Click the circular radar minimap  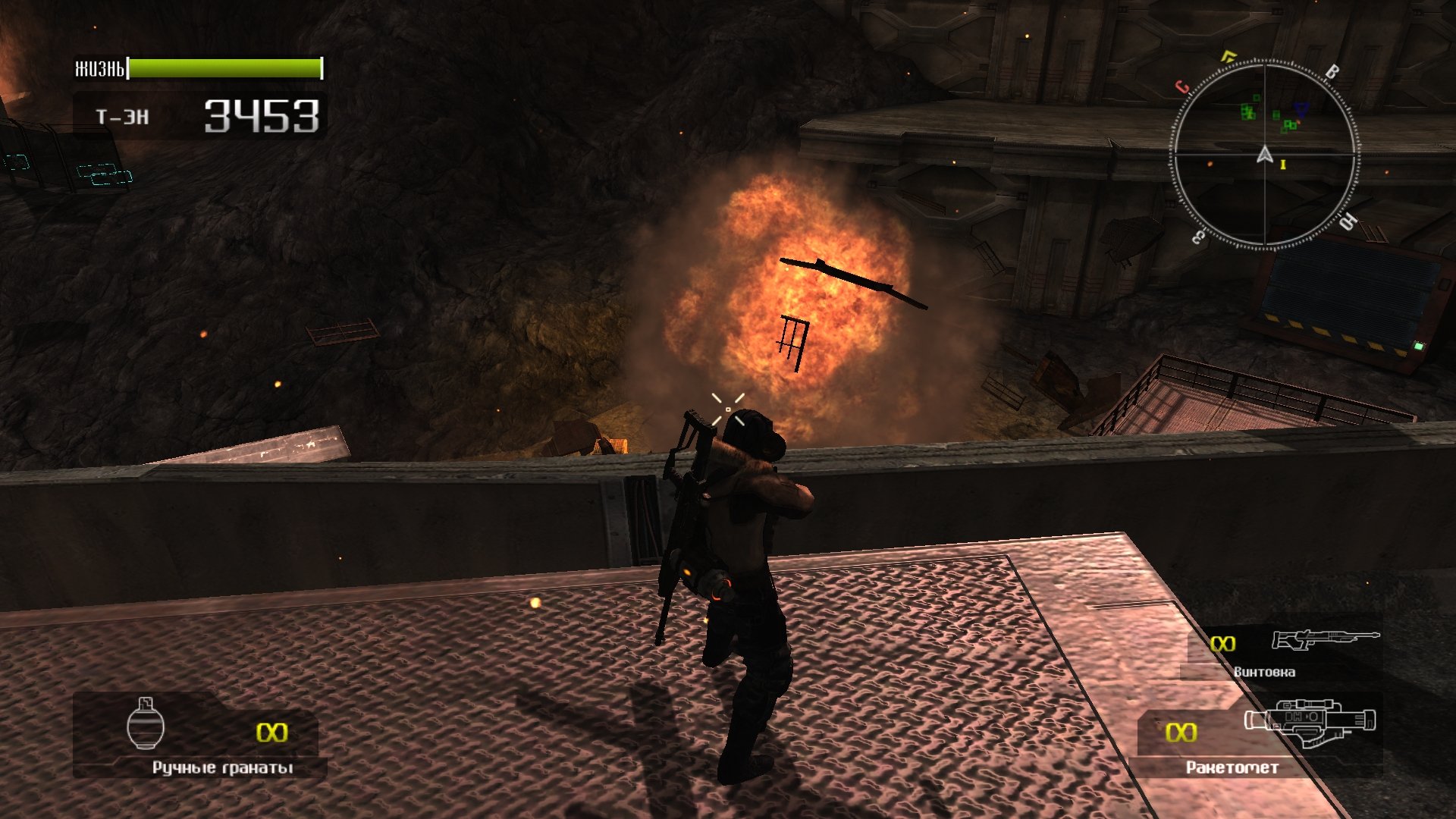tap(1264, 155)
